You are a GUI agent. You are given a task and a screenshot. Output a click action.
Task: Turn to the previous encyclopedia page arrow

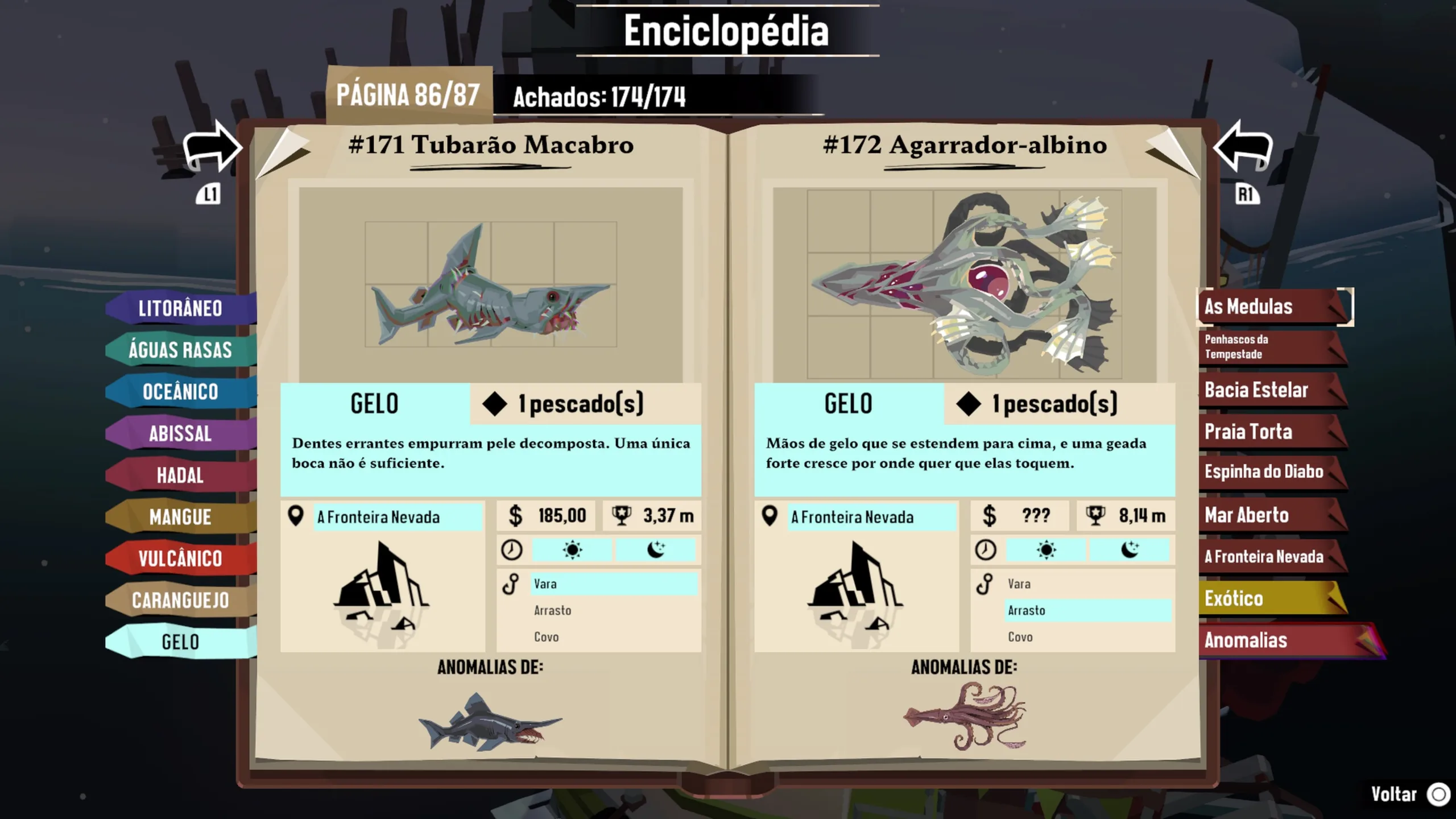(x=211, y=148)
